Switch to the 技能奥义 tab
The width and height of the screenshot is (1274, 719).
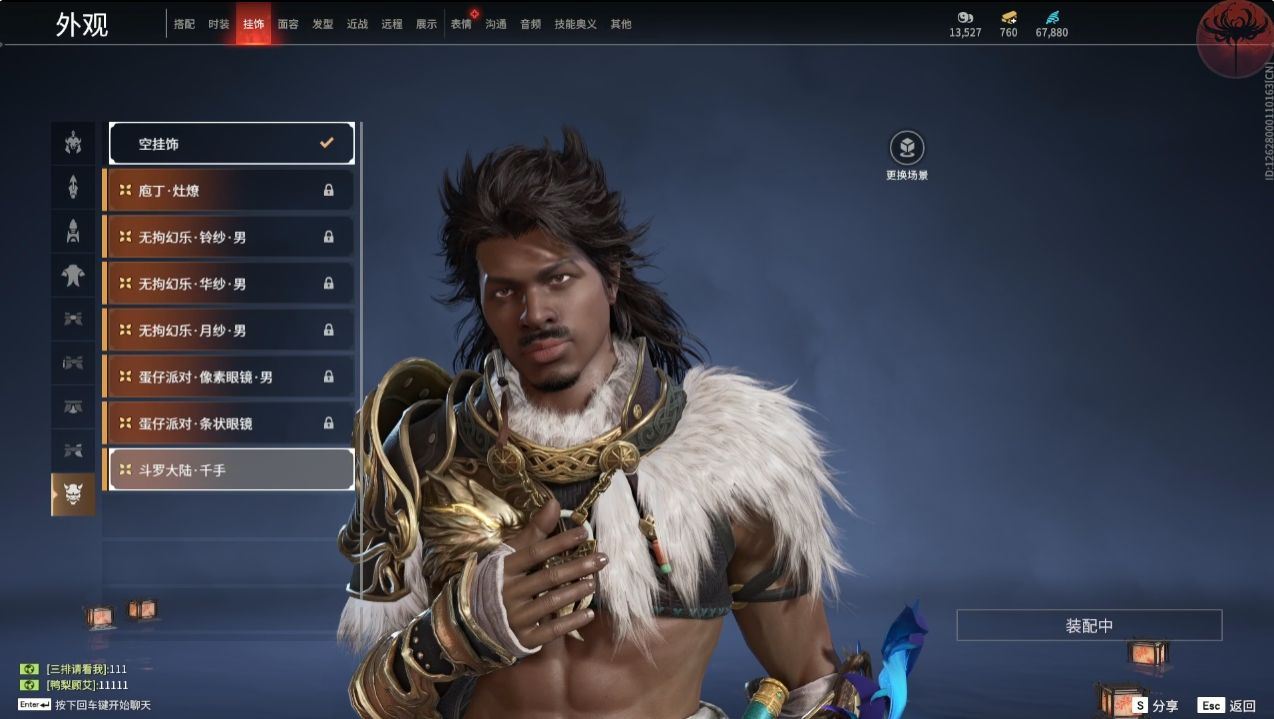[575, 24]
